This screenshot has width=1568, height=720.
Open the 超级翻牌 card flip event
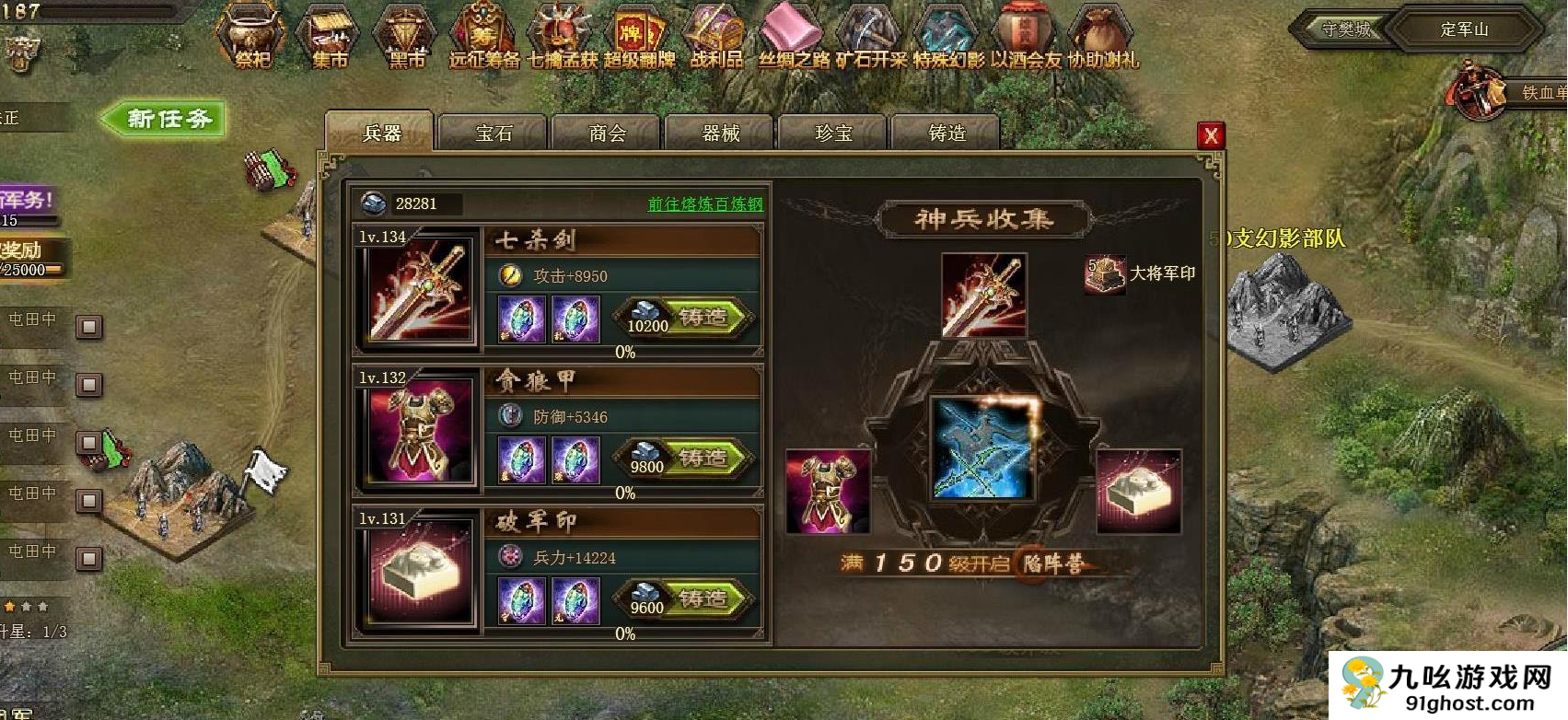tap(639, 37)
